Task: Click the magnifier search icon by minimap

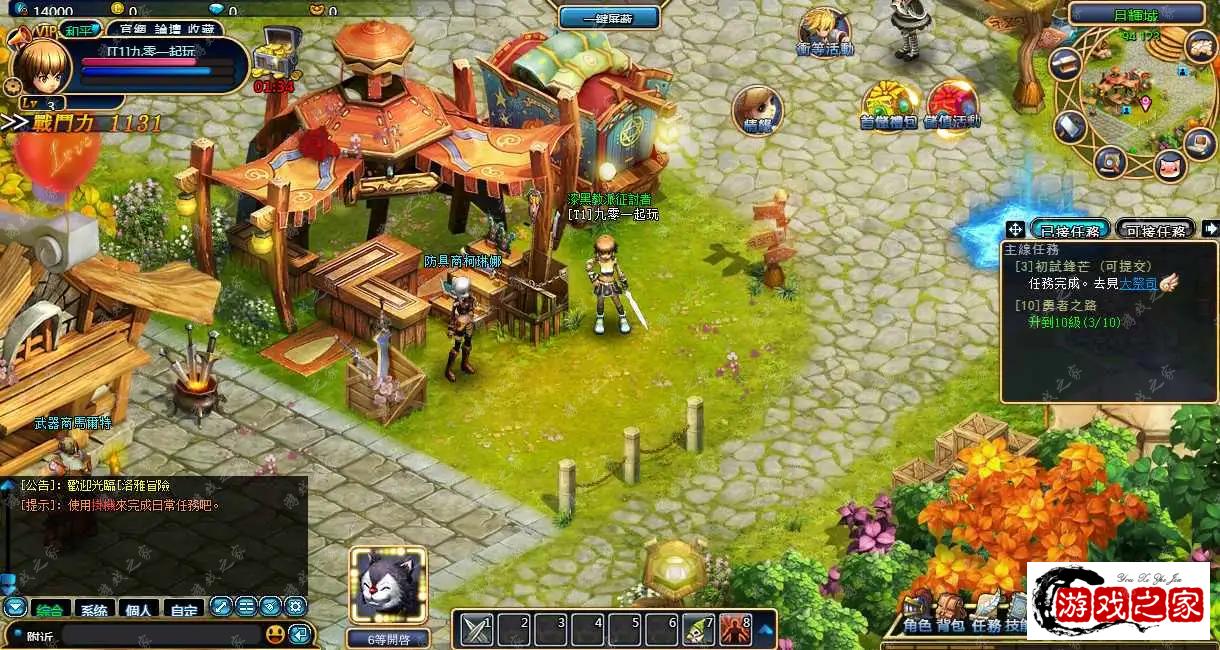Action: click(1110, 161)
